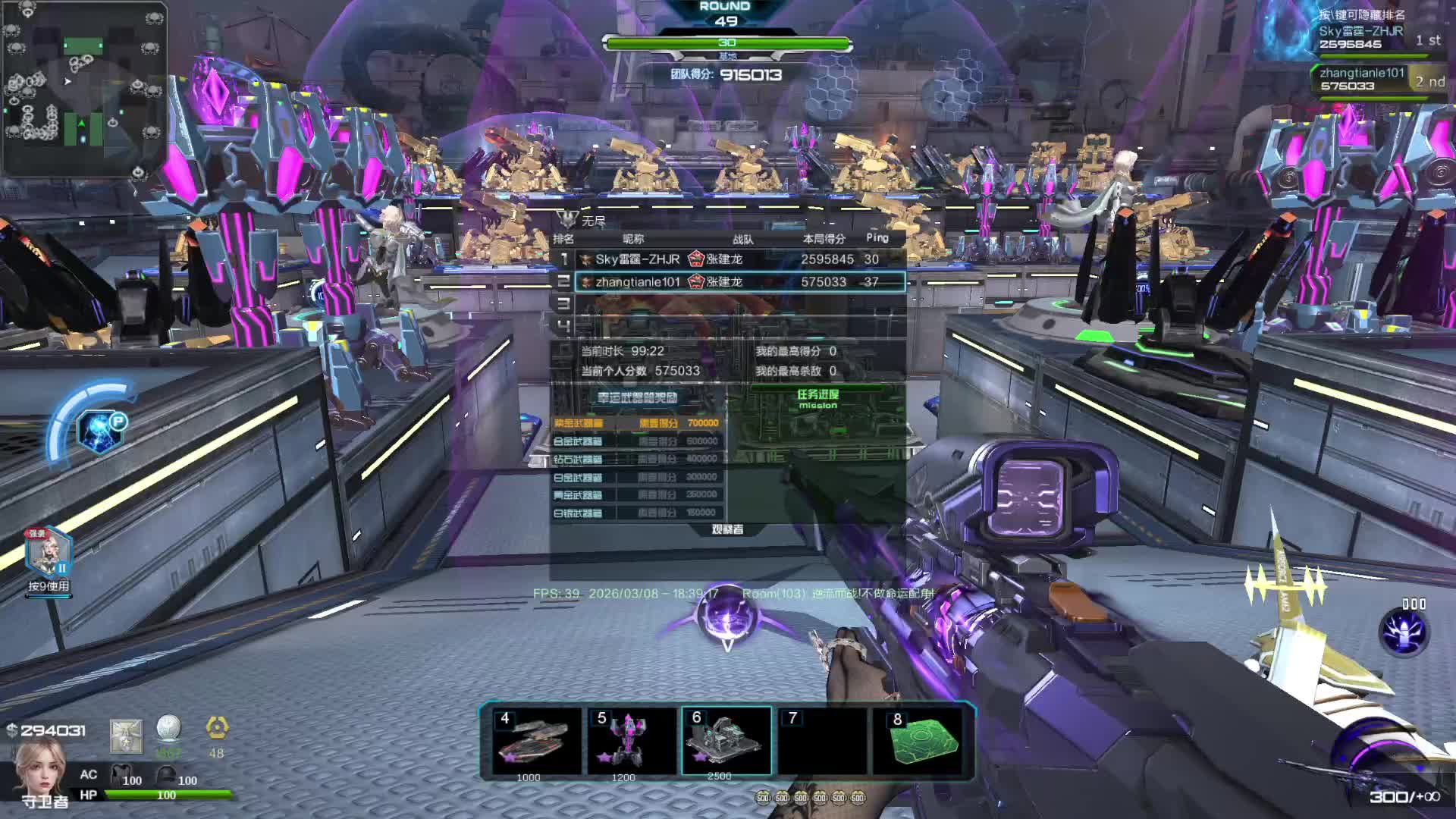Viewport: 1456px width, 819px height.
Task: Choose the top 700000-point weapon box reward row
Action: [x=637, y=423]
